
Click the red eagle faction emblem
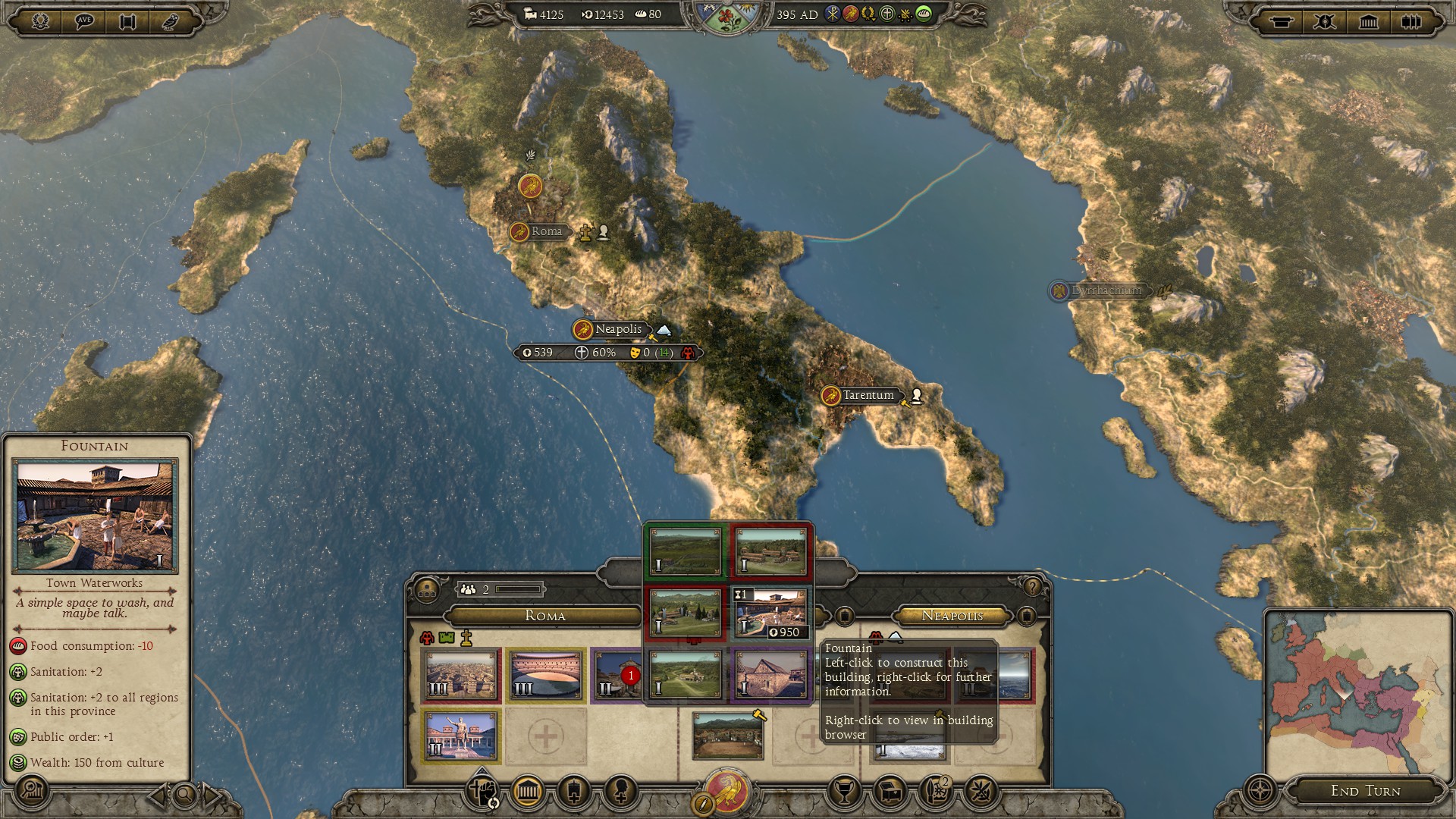727,791
